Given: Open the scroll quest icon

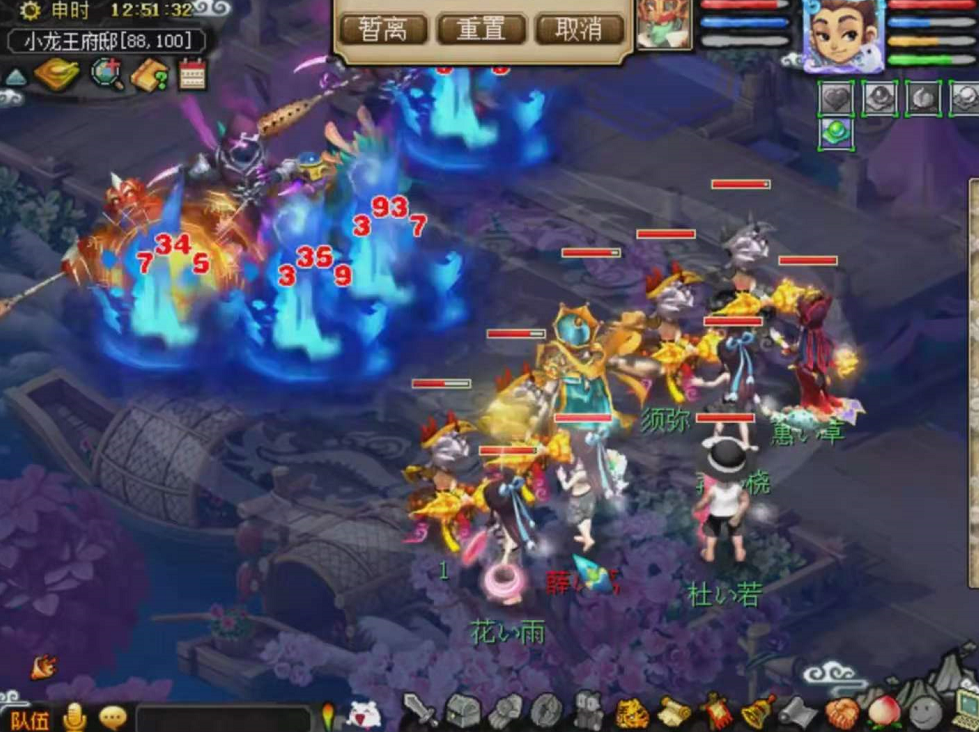Looking at the screenshot, I should [x=675, y=711].
